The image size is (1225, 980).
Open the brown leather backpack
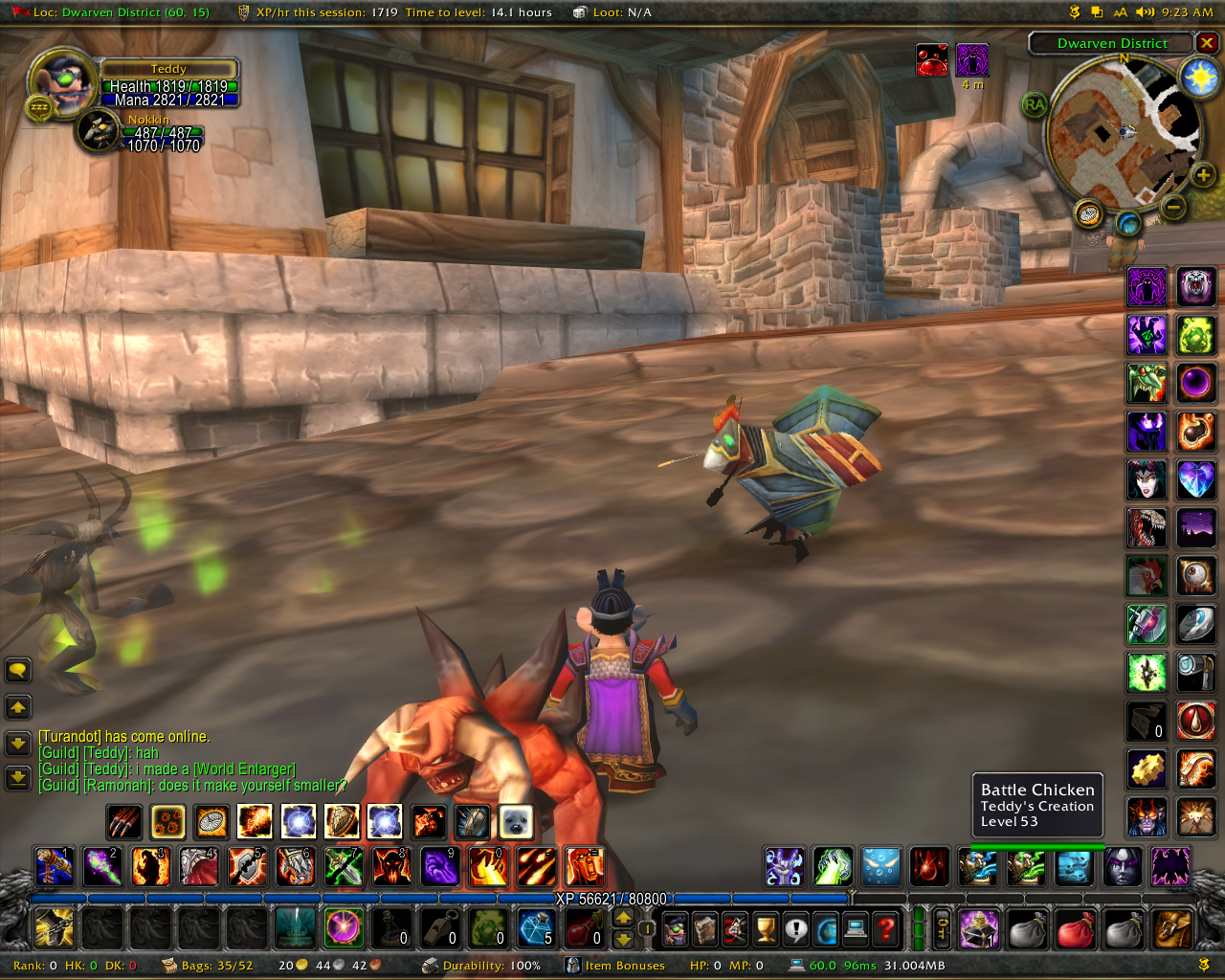[1171, 928]
